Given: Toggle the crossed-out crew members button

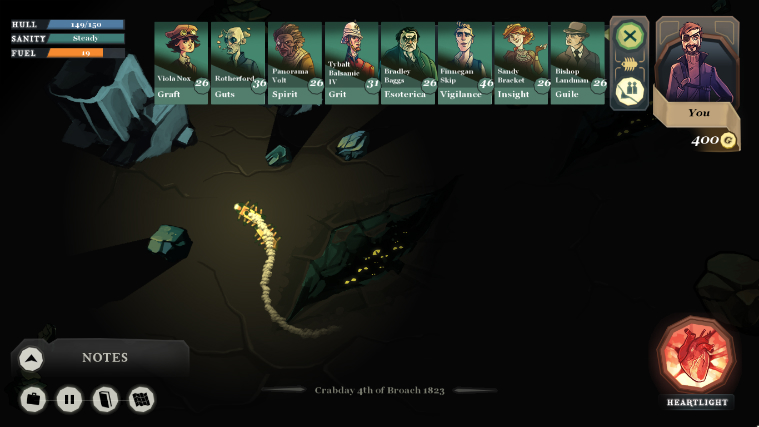Looking at the screenshot, I should 629,91.
